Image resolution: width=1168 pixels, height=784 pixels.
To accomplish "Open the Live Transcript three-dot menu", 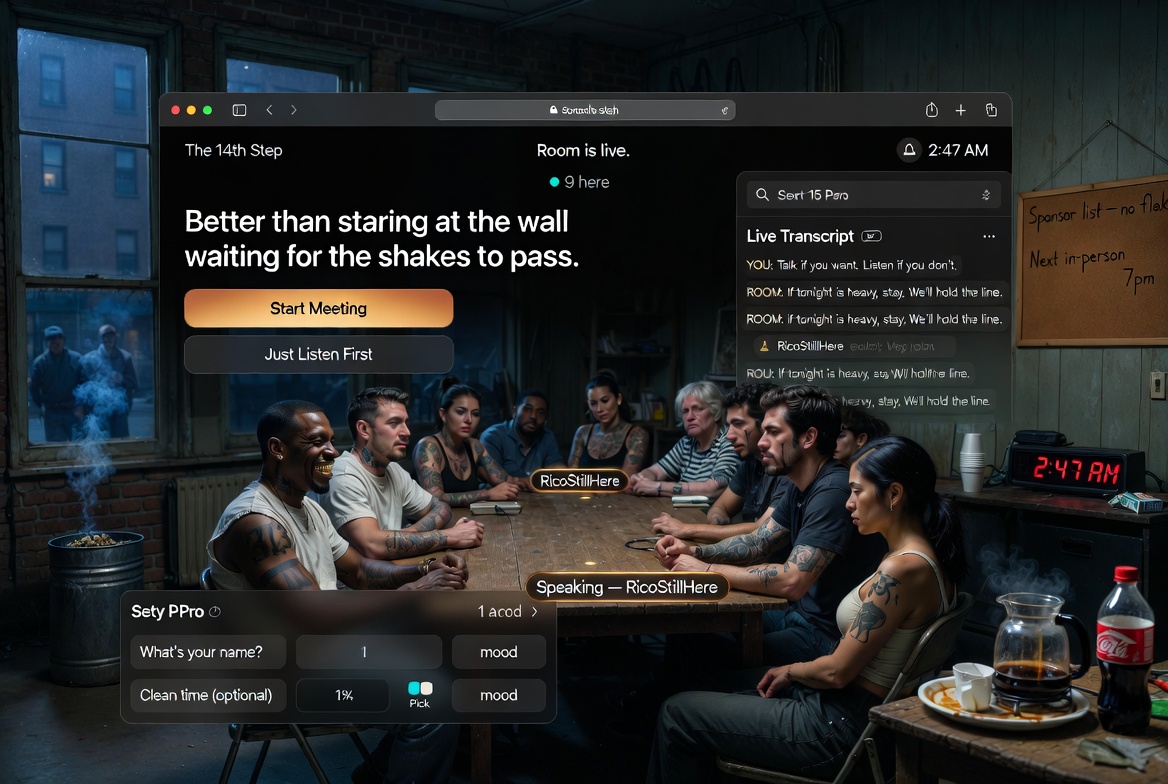I will pos(989,237).
